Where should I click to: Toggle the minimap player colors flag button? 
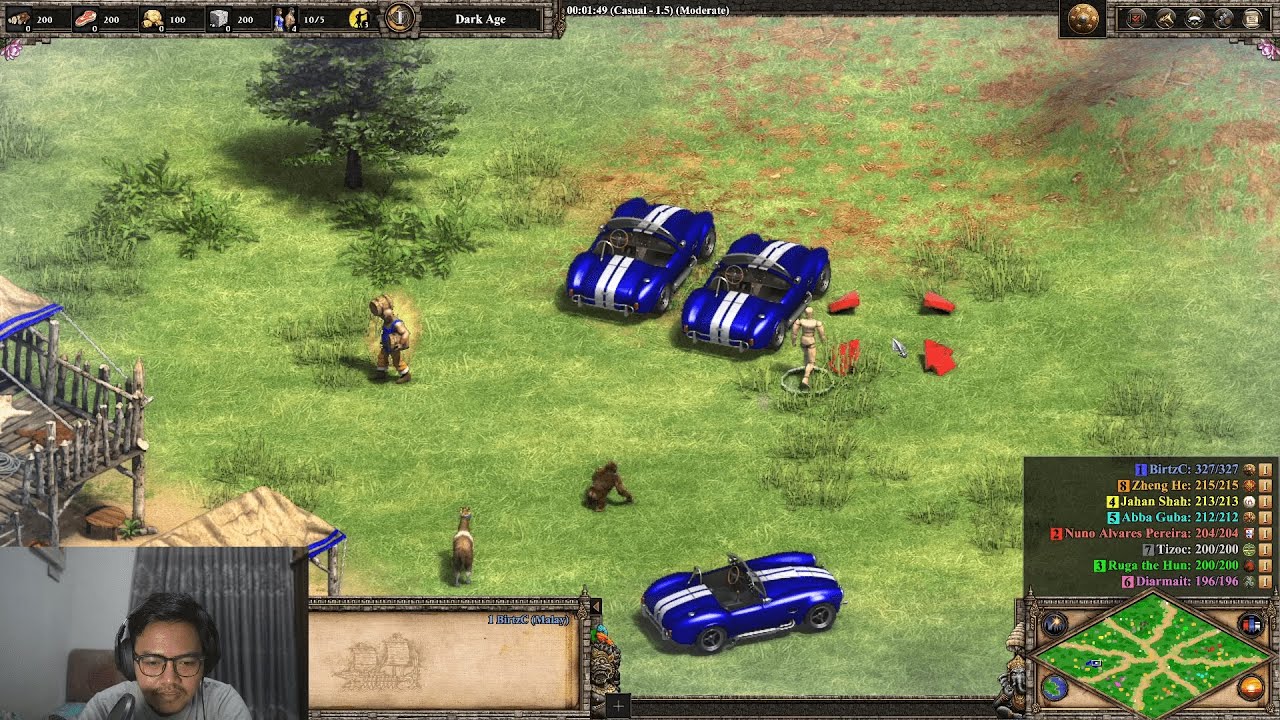(1250, 625)
